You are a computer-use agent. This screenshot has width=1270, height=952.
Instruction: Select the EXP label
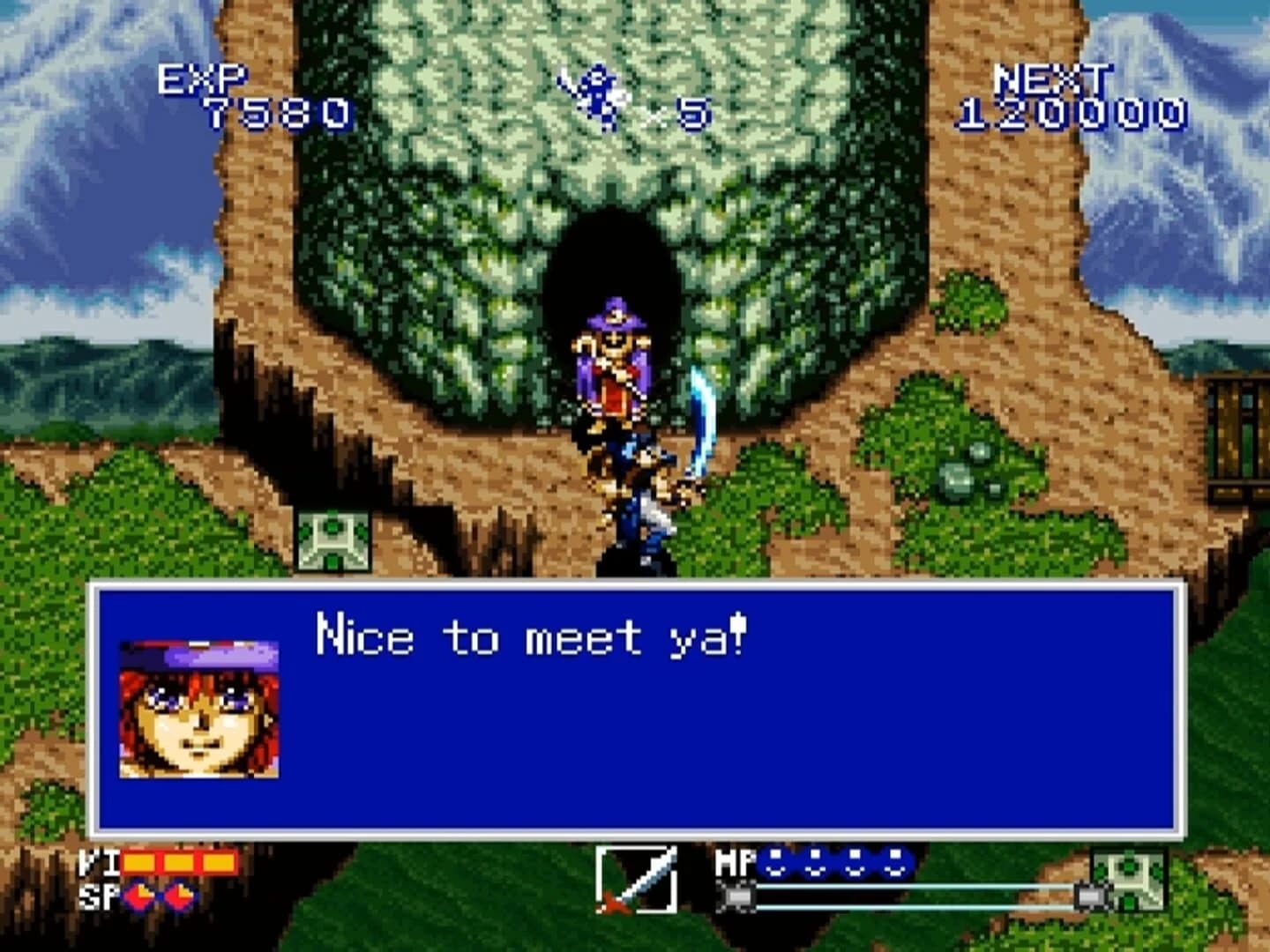tap(201, 79)
